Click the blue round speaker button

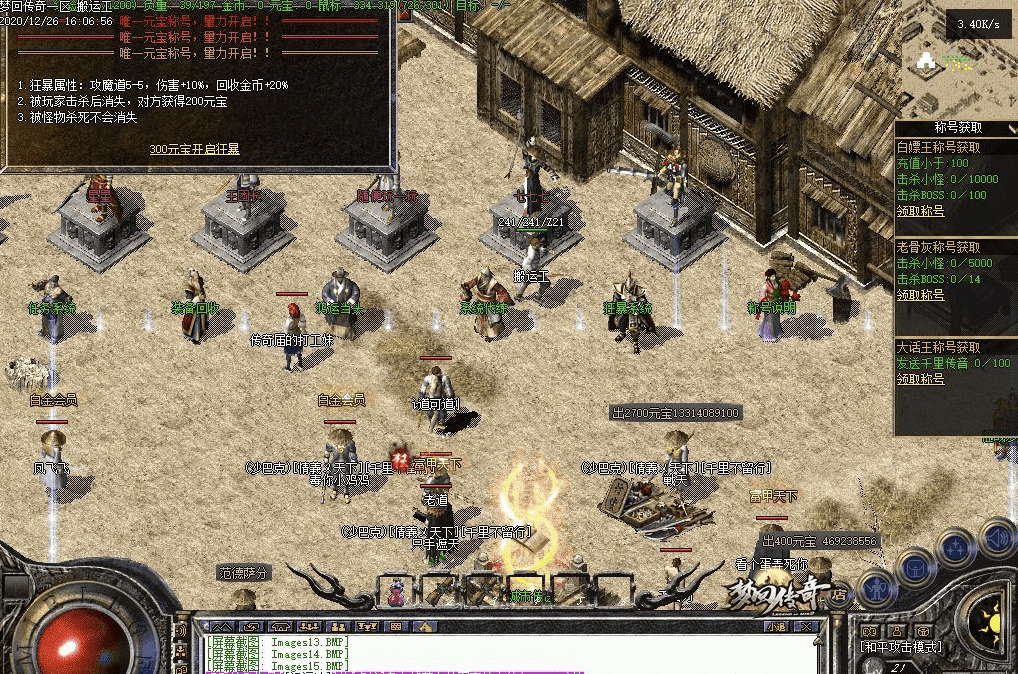point(996,537)
